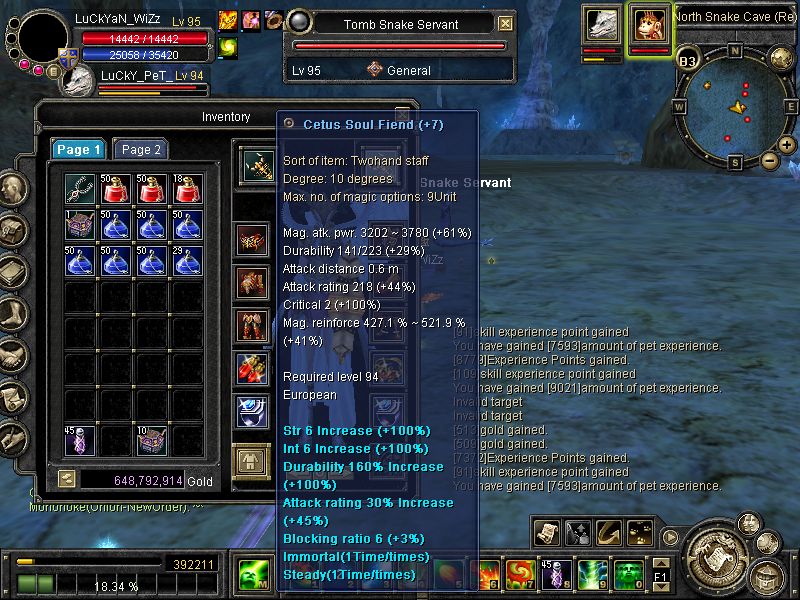This screenshot has height=600, width=800.
Task: Zoom in the minimap with plus button
Action: (x=788, y=145)
